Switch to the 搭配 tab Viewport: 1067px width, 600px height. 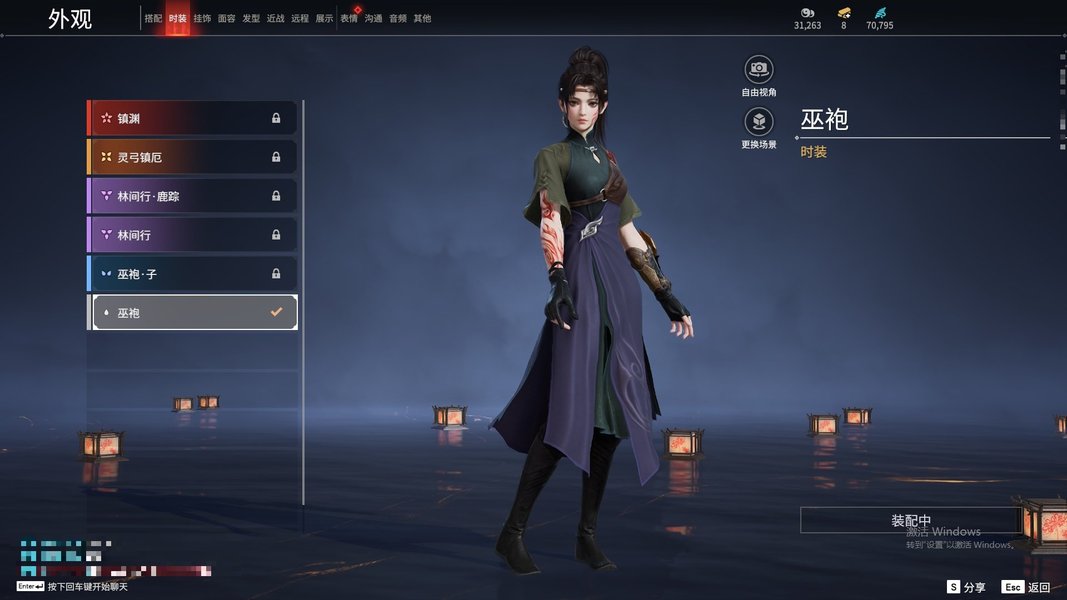[x=153, y=19]
